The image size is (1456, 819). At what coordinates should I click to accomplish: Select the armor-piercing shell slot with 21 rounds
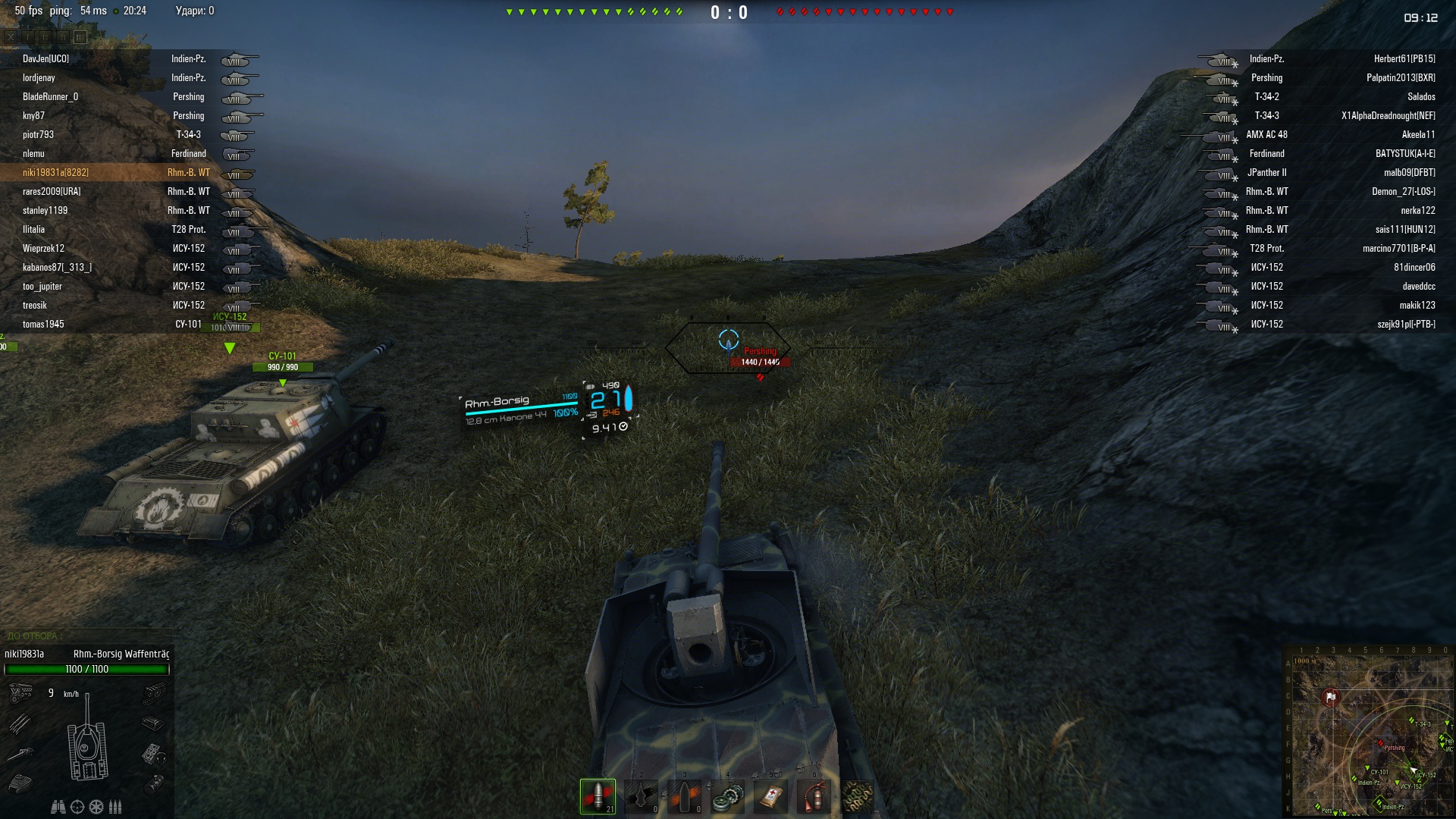598,796
